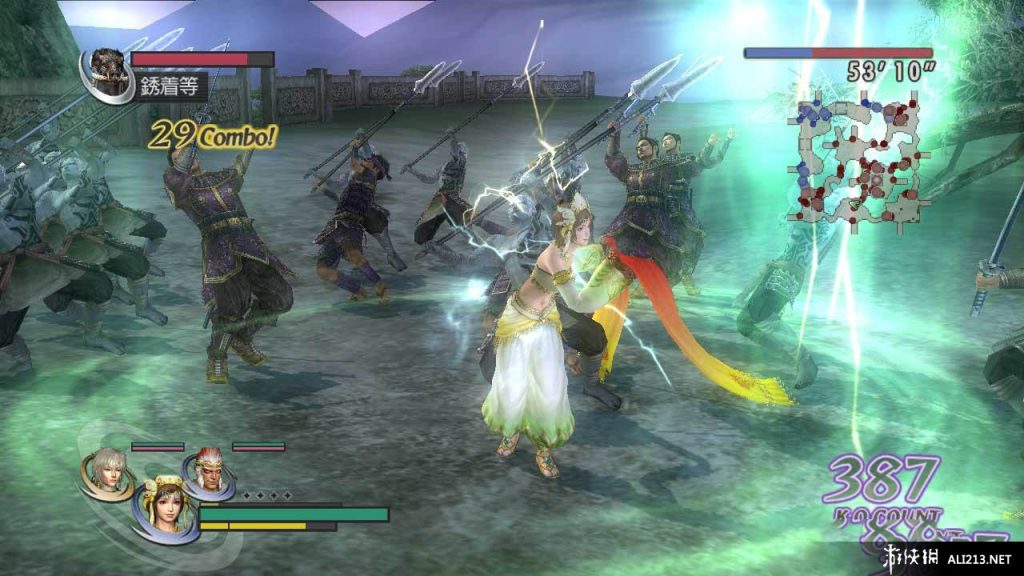Click the active female character portrait
The image size is (1024, 576).
coord(162,510)
